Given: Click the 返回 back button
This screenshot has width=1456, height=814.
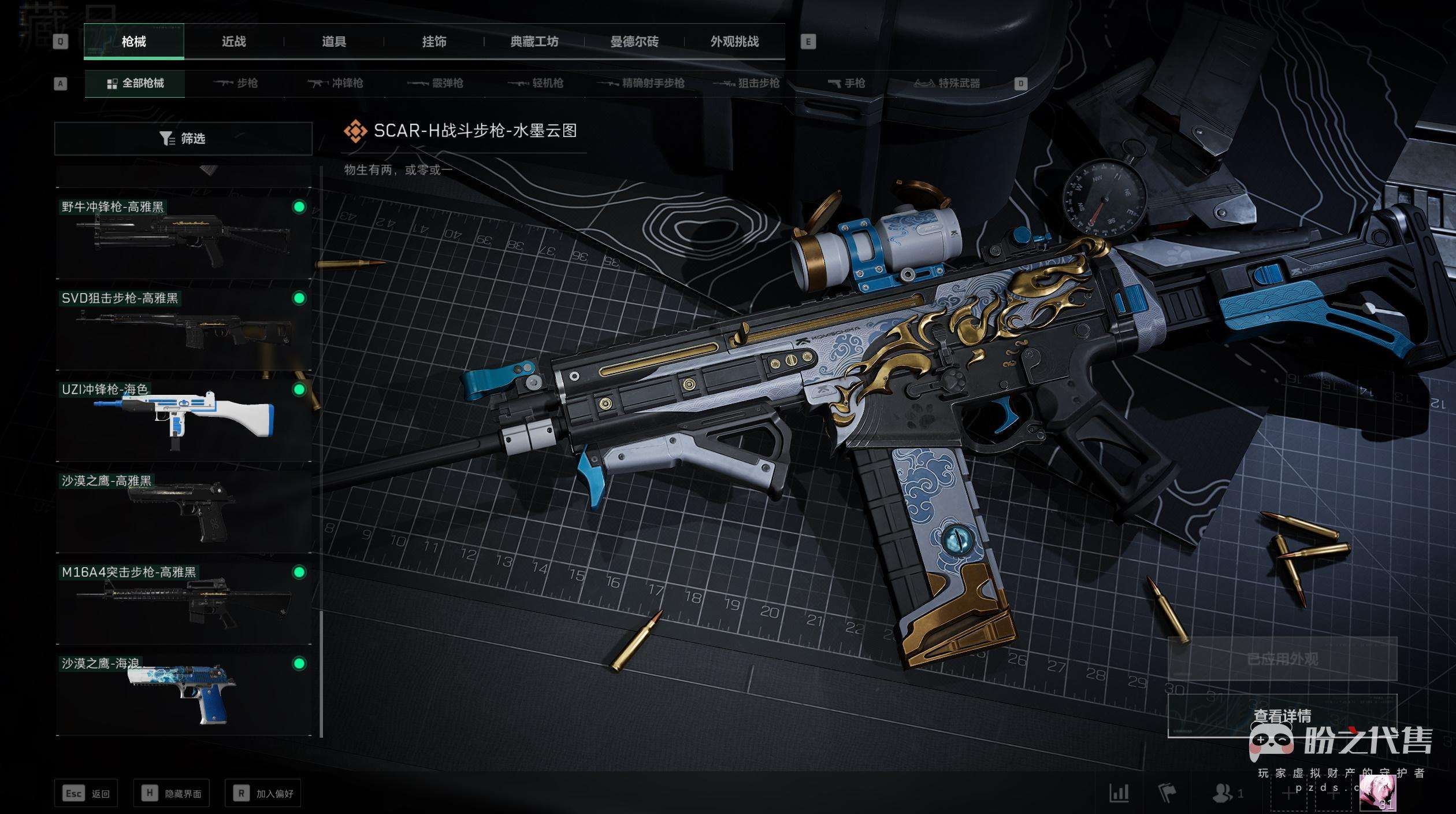Looking at the screenshot, I should (86, 794).
